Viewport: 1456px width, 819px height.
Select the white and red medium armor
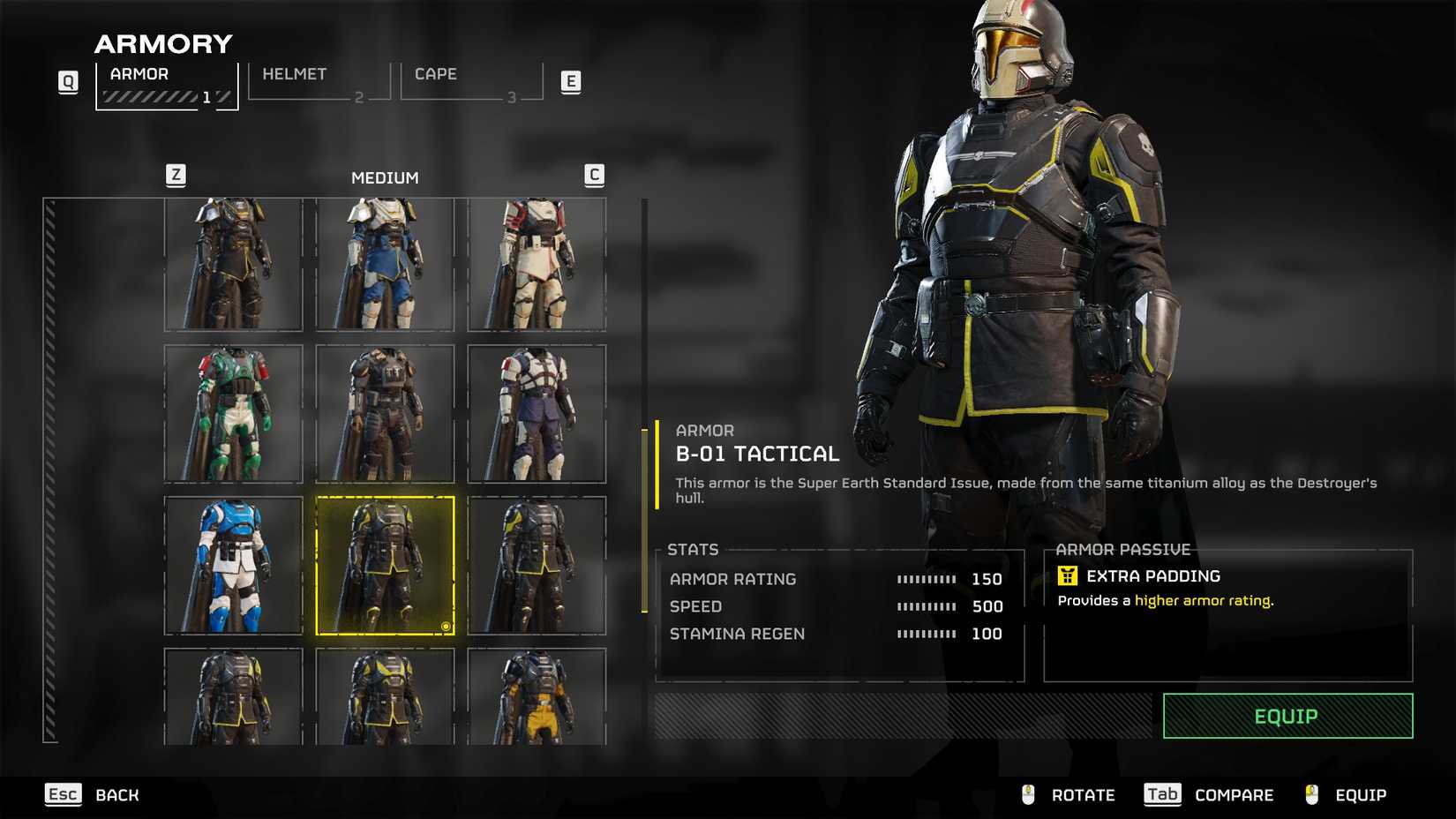pyautogui.click(x=536, y=261)
